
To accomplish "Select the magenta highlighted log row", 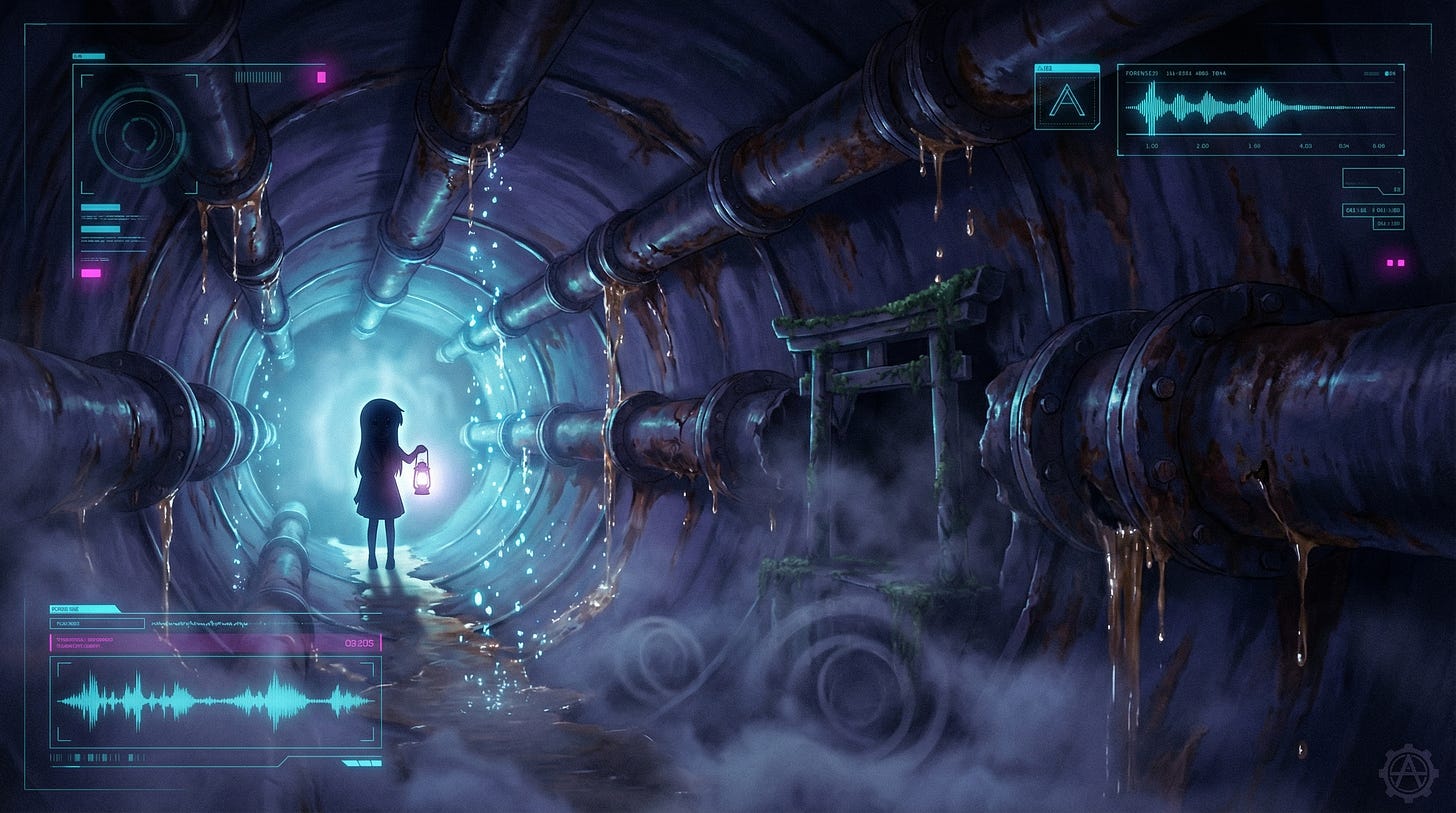I will (215, 643).
